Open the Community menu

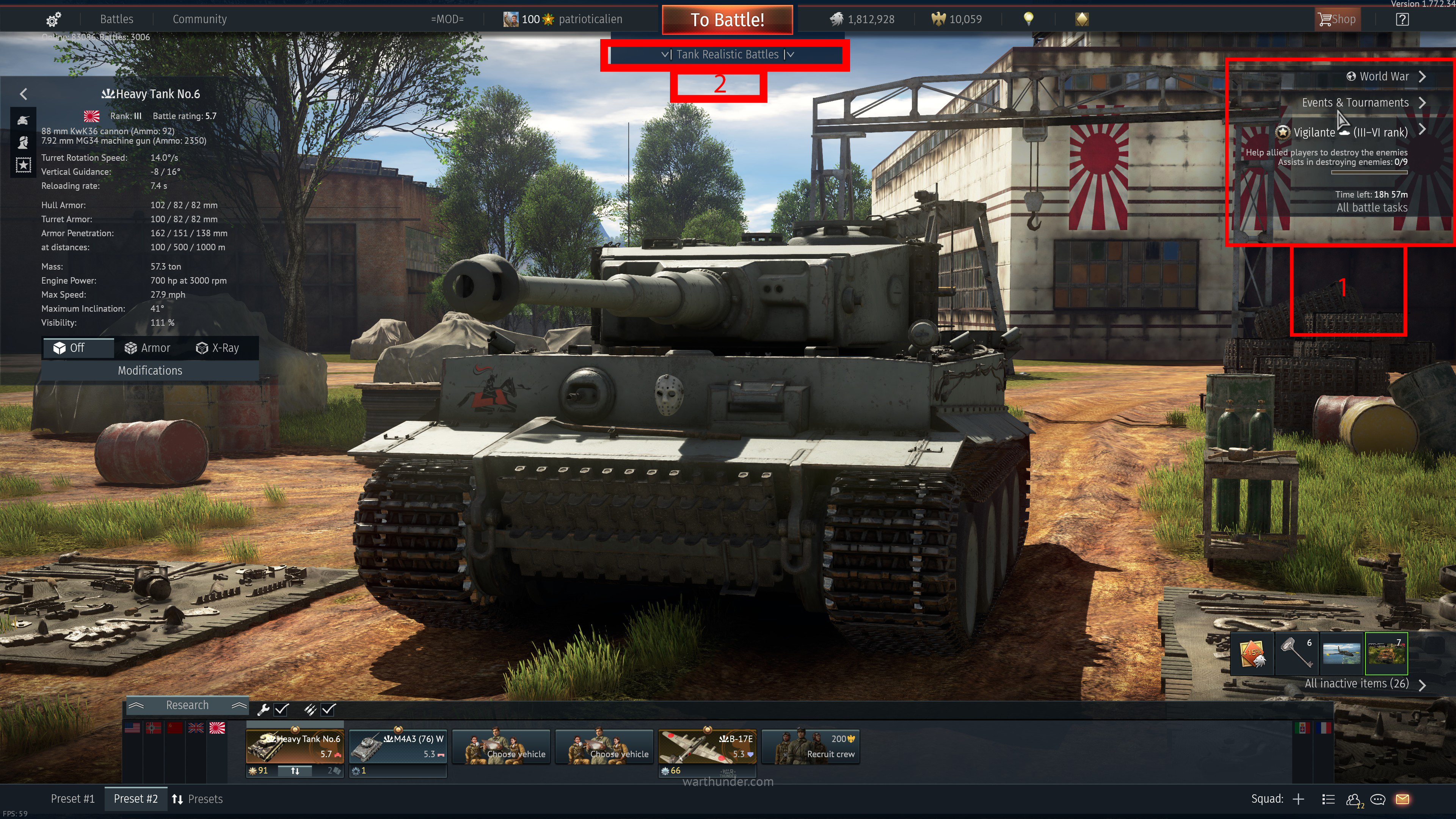199,19
